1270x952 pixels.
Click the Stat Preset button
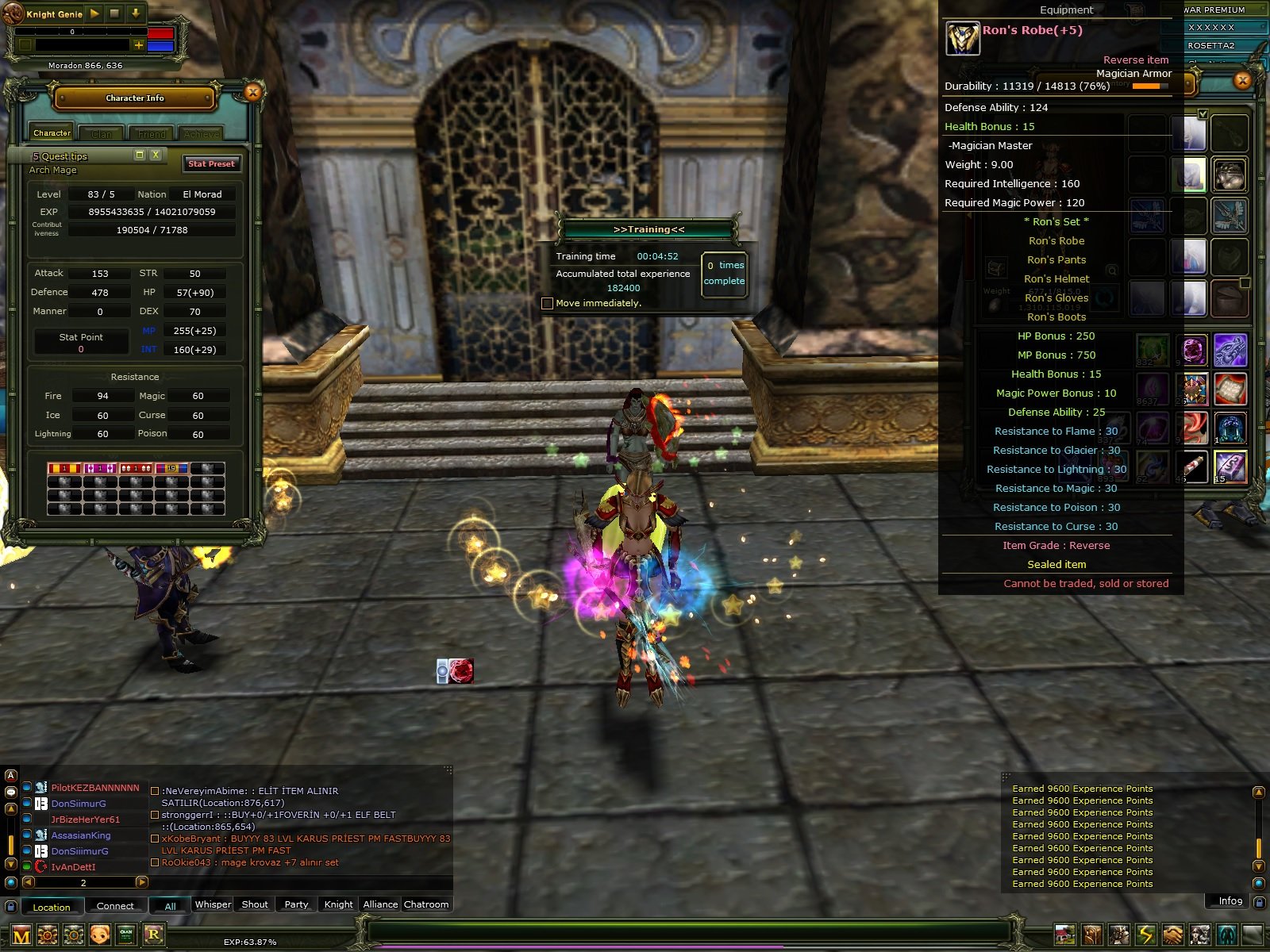point(211,163)
